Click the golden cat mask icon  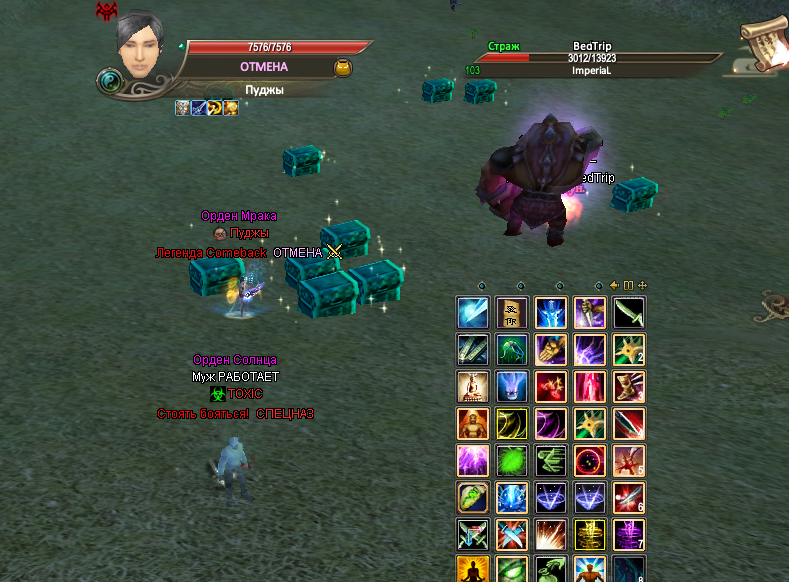342,68
